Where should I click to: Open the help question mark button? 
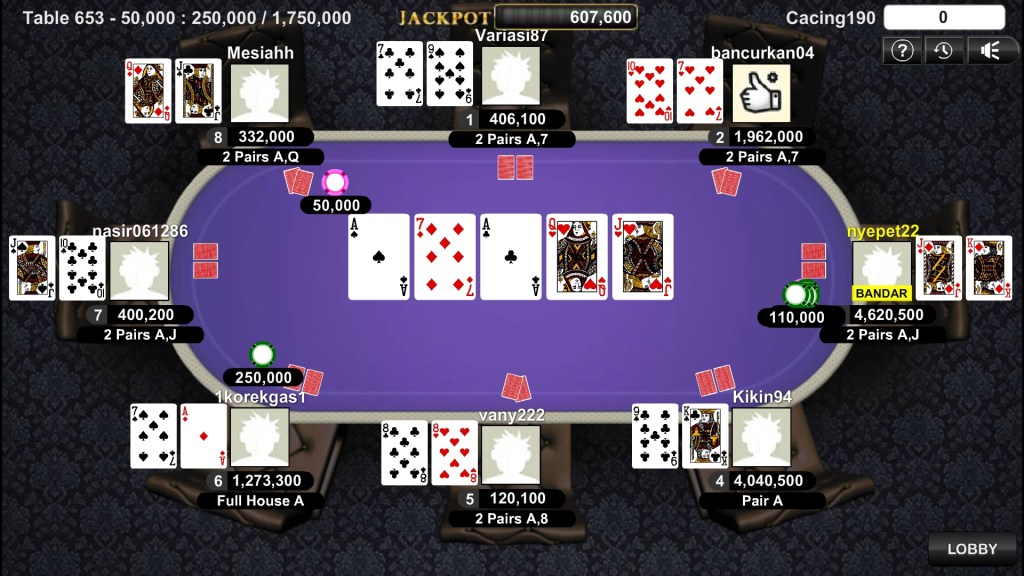point(902,50)
